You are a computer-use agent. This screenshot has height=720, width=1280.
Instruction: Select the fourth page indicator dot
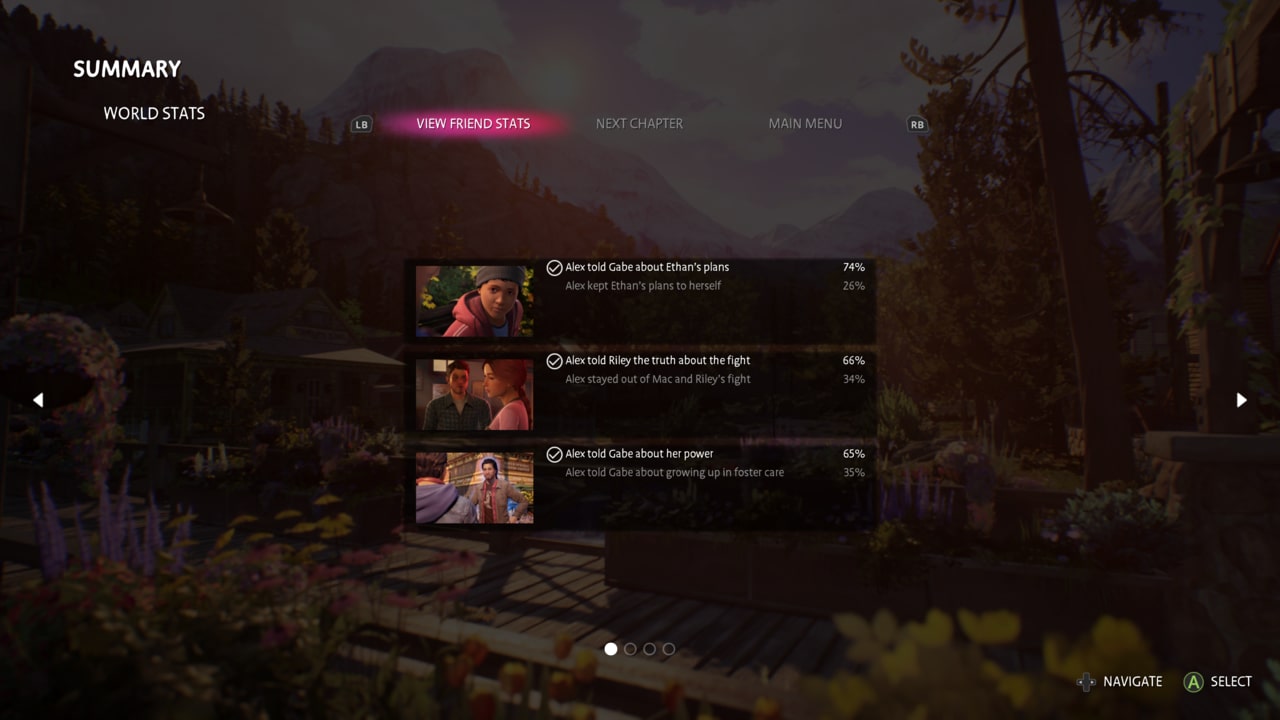[x=668, y=649]
